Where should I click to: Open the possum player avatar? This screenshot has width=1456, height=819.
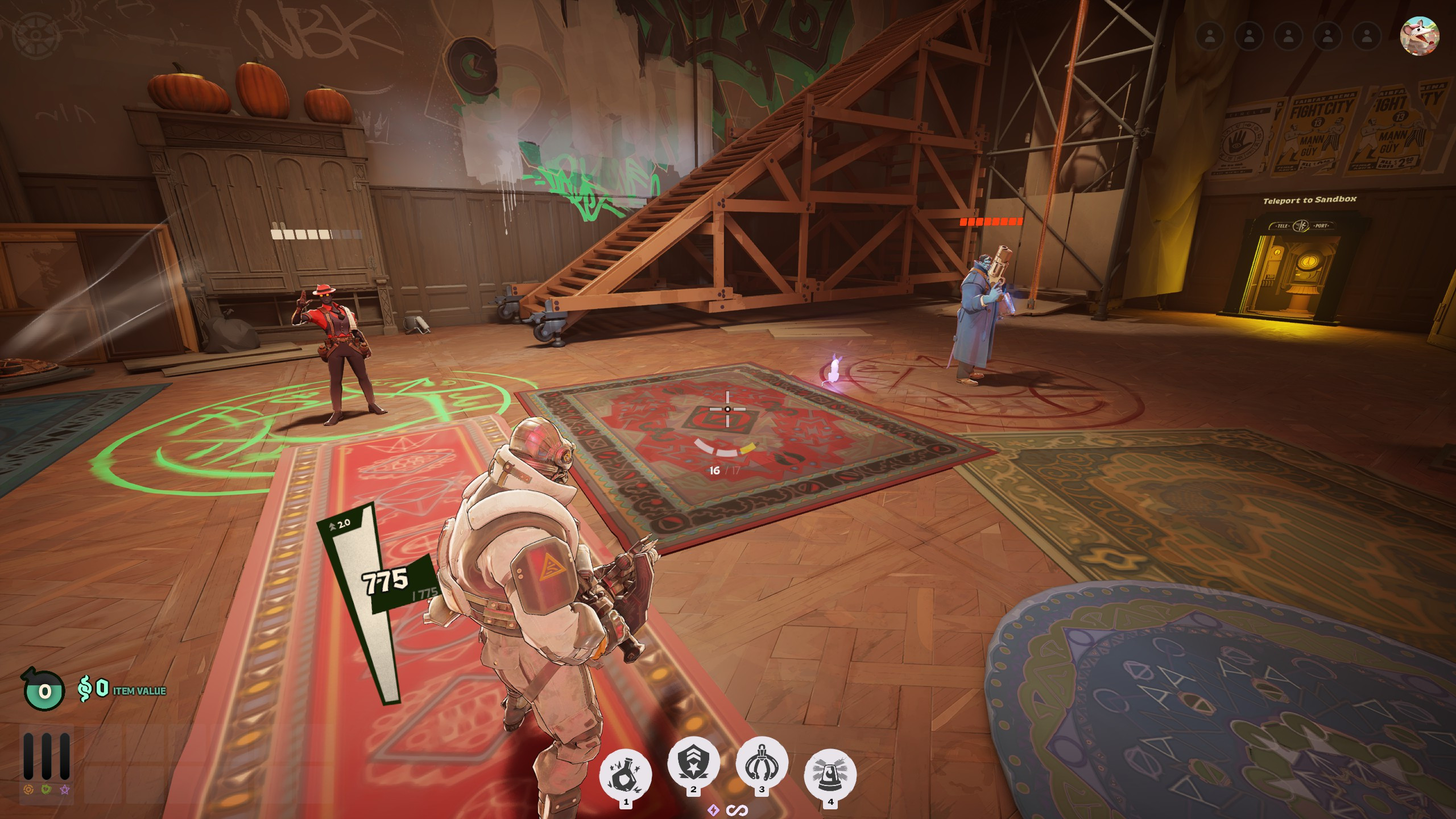1420,36
